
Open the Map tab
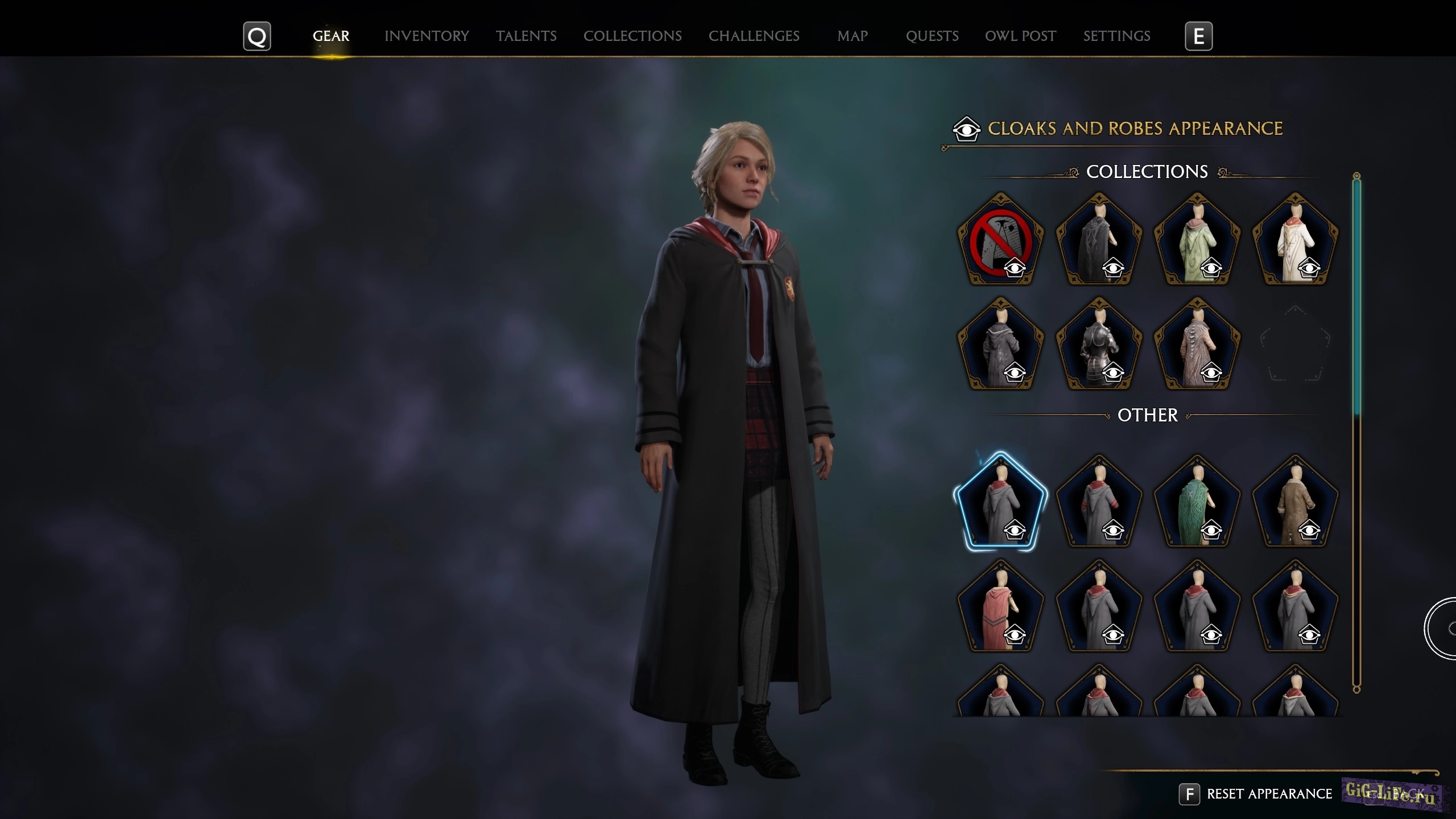pyautogui.click(x=852, y=36)
